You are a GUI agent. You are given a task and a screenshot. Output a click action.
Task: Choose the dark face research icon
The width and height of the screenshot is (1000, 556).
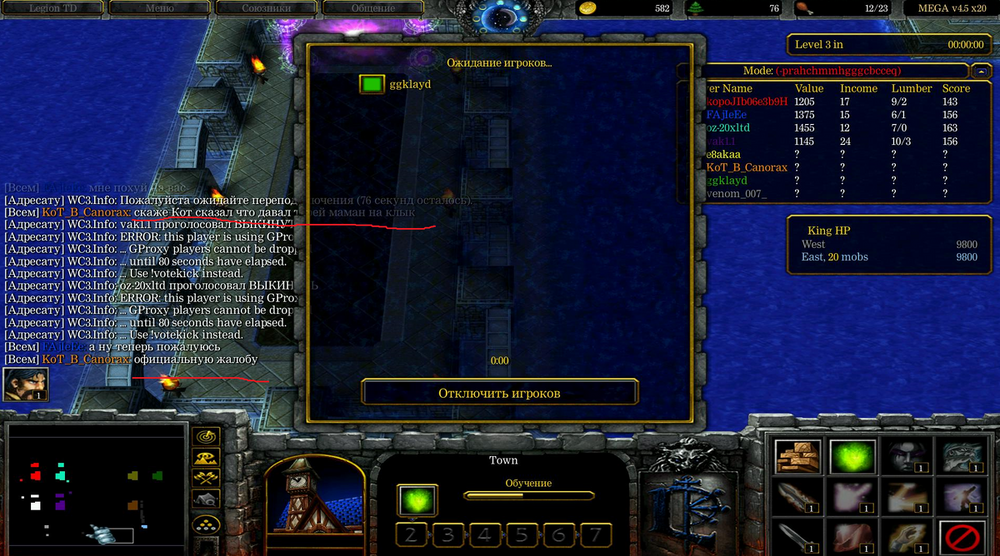pos(906,457)
